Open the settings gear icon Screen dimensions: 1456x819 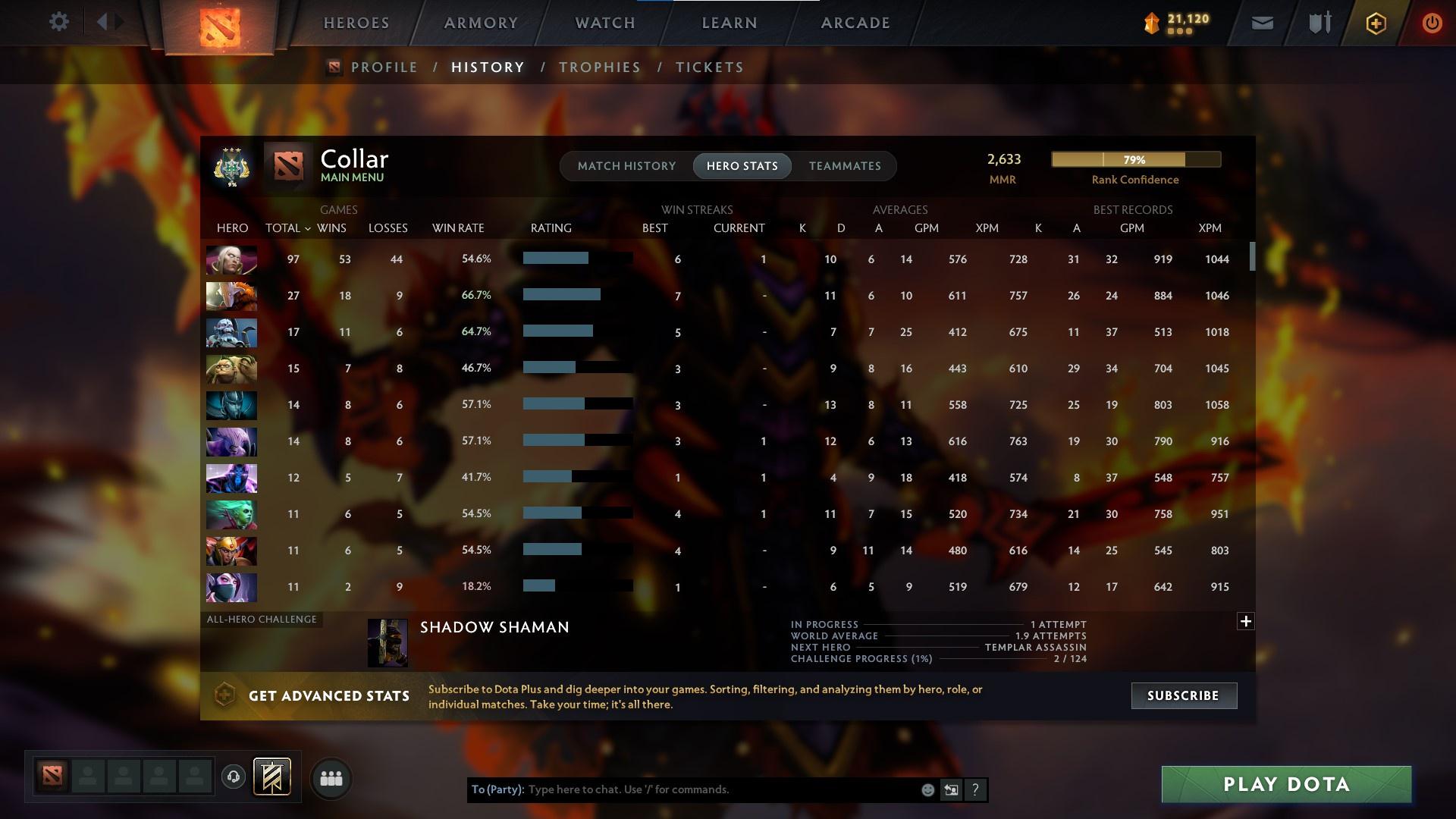(x=59, y=22)
